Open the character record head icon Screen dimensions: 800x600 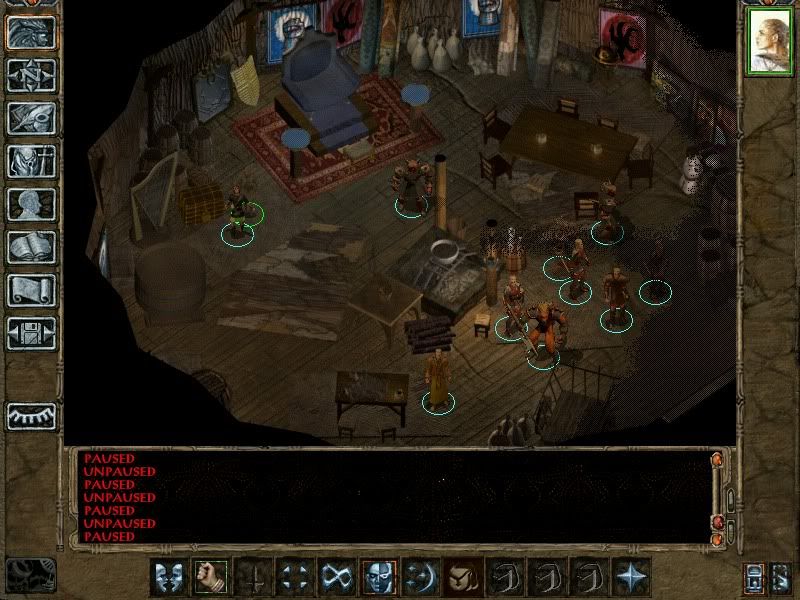point(30,204)
